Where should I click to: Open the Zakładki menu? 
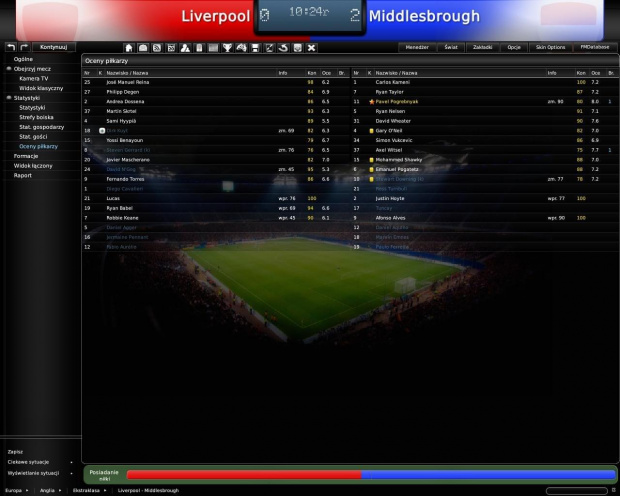482,47
